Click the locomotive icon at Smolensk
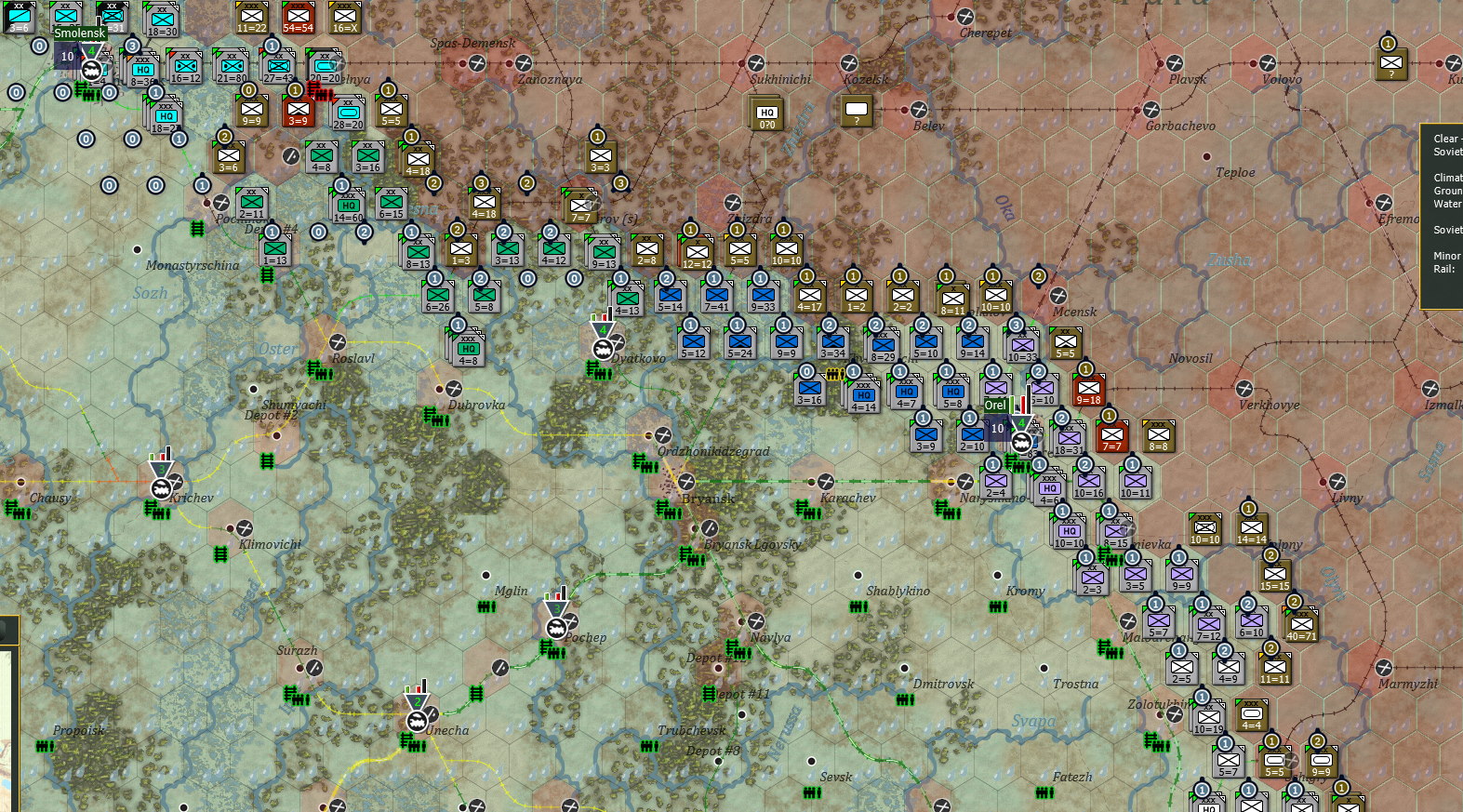The height and width of the screenshot is (812, 1463). [x=89, y=69]
